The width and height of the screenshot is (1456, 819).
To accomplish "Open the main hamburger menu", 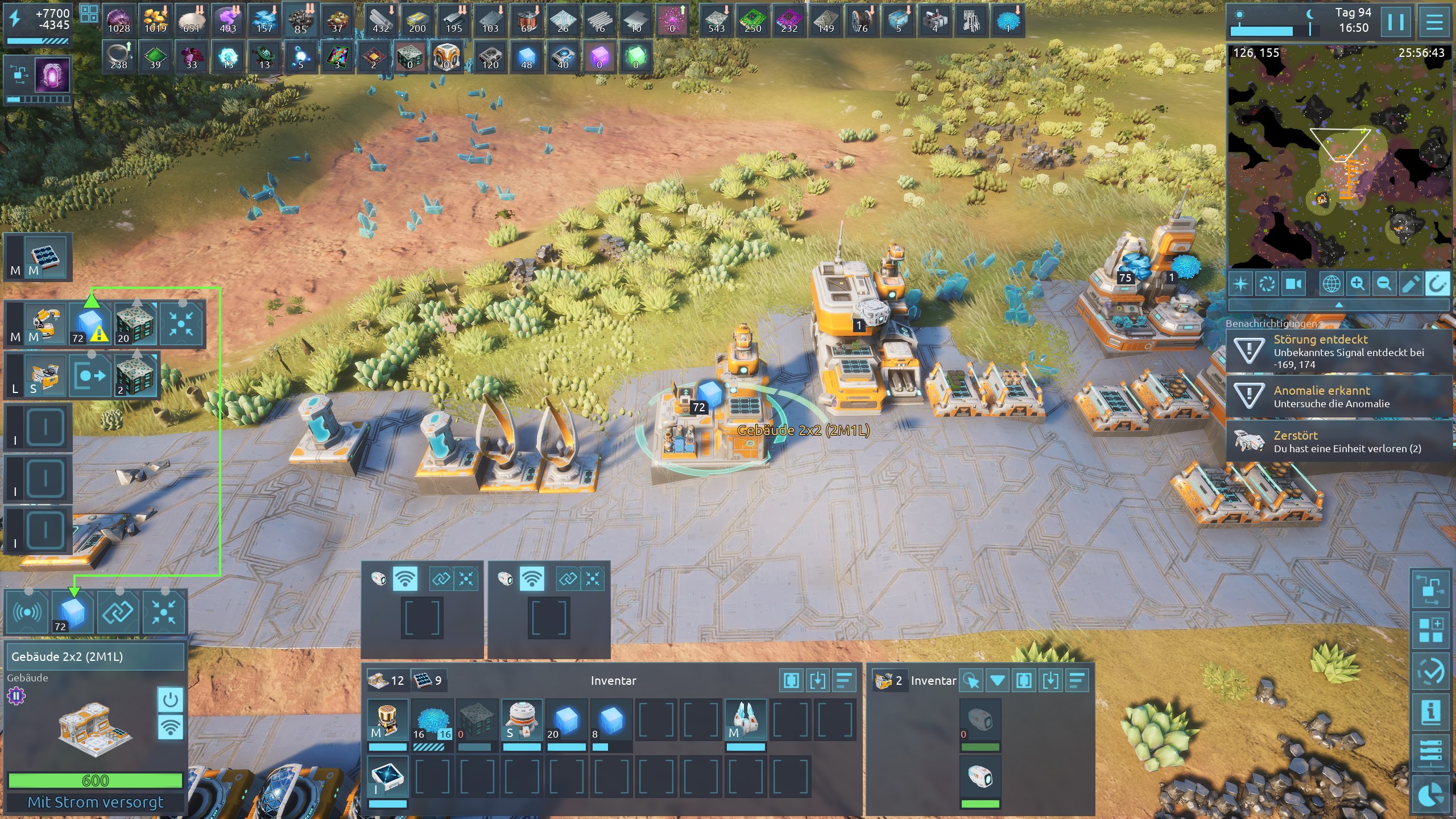I will (x=1434, y=23).
